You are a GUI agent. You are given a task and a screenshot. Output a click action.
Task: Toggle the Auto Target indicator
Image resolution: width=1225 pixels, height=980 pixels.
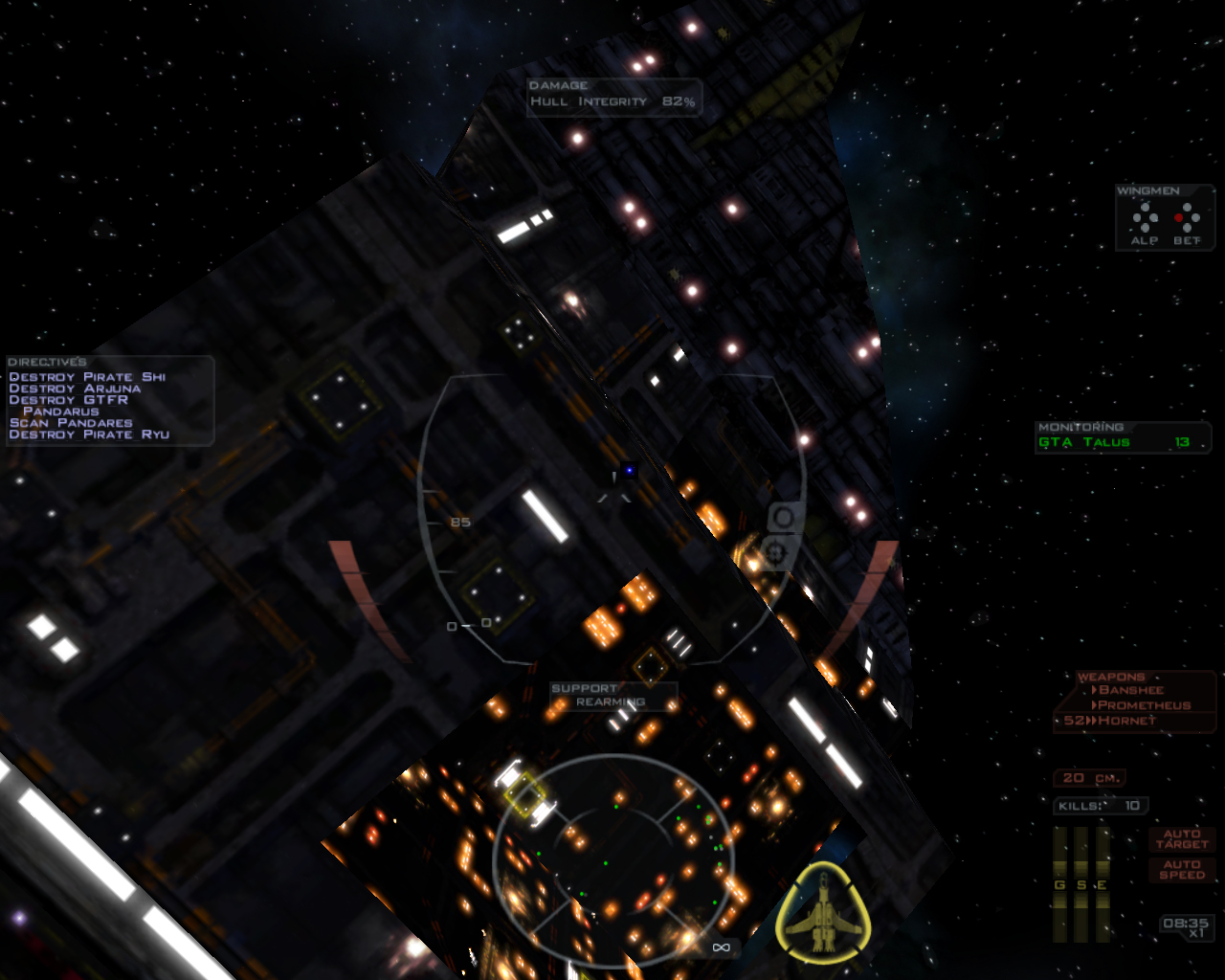[1181, 839]
